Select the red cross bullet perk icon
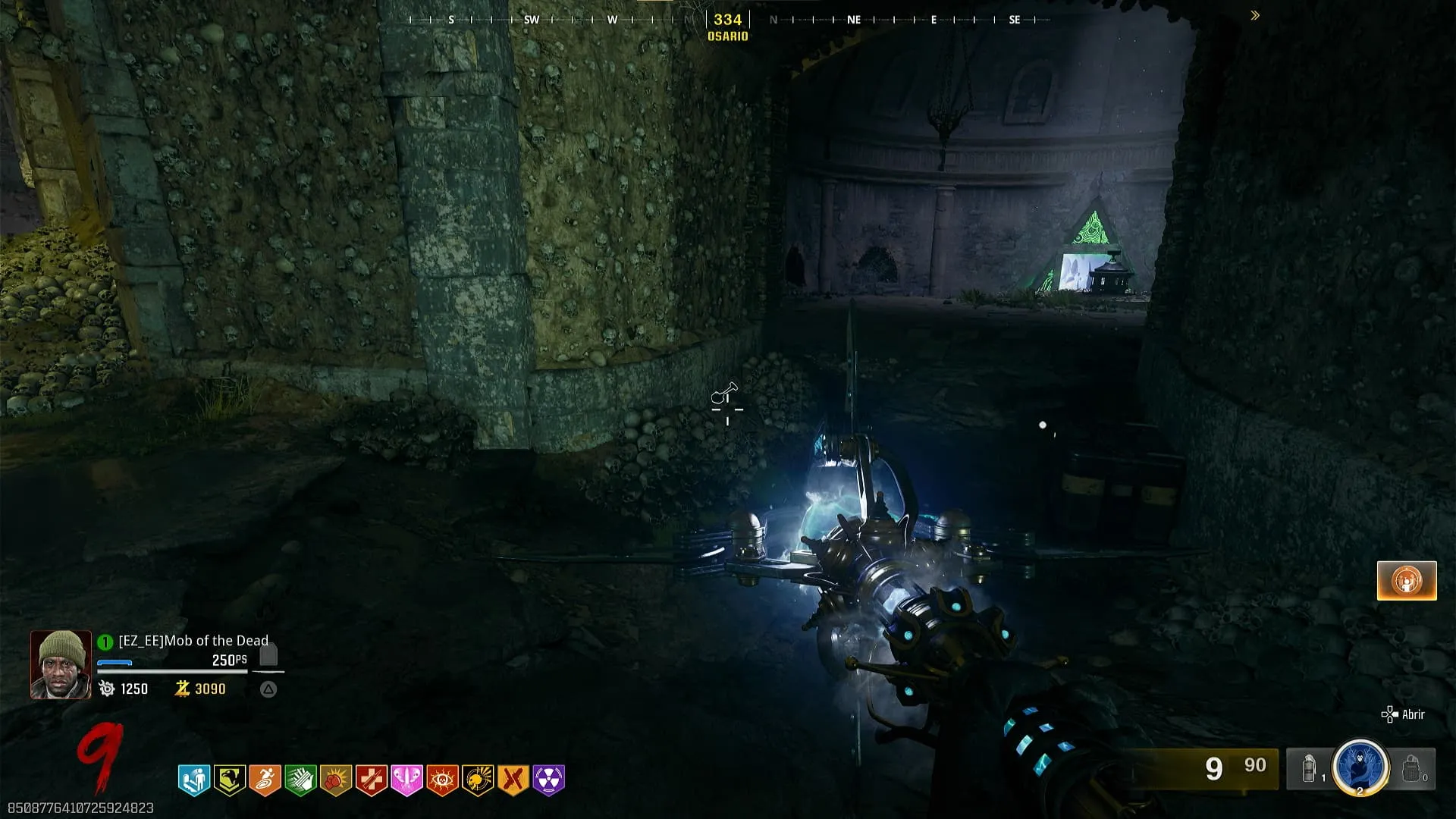This screenshot has width=1456, height=819. [x=372, y=780]
